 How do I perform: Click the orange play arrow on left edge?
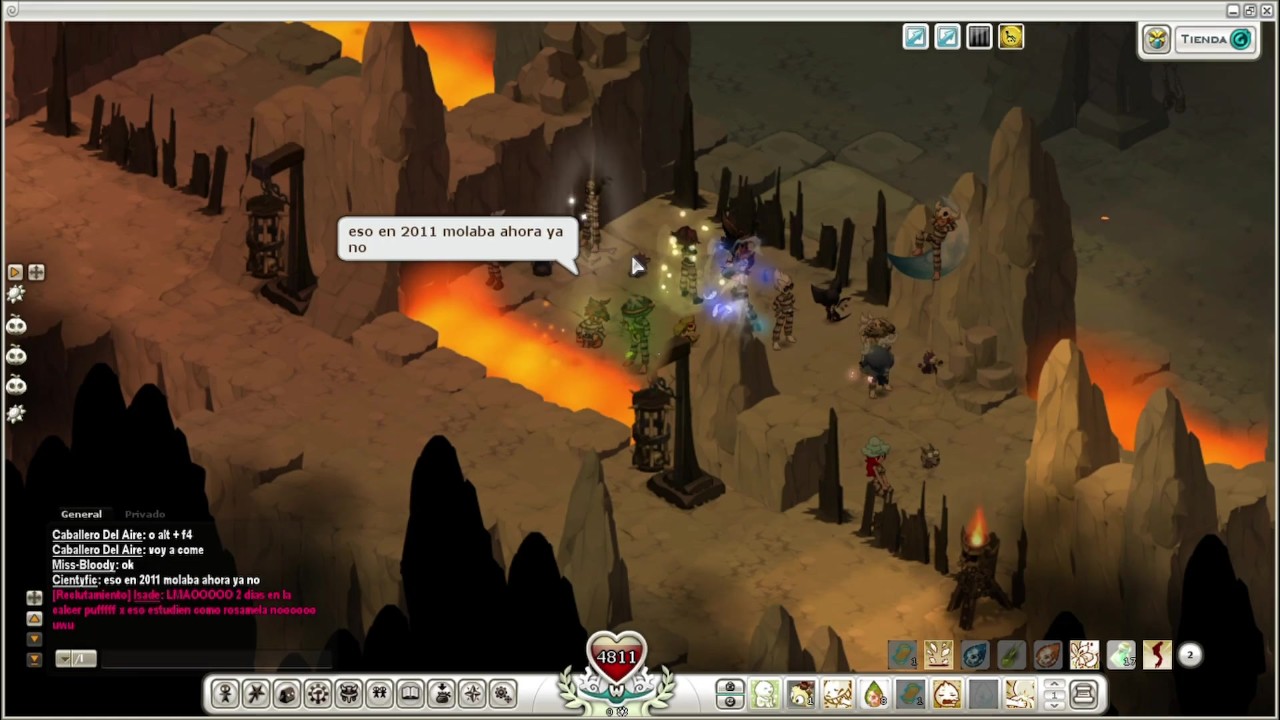pyautogui.click(x=15, y=272)
